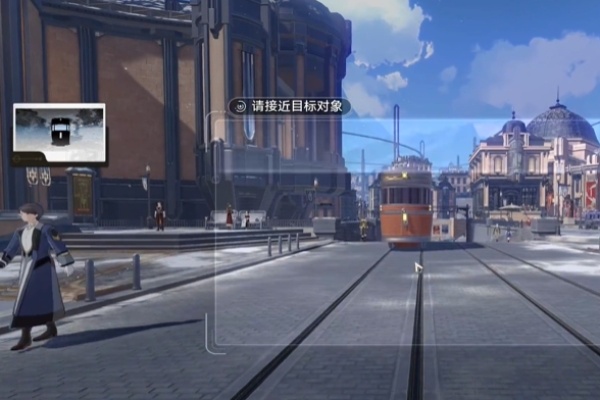This screenshot has width=600, height=400.
Task: Open the target photo reference thumbnail
Action: pyautogui.click(x=59, y=133)
